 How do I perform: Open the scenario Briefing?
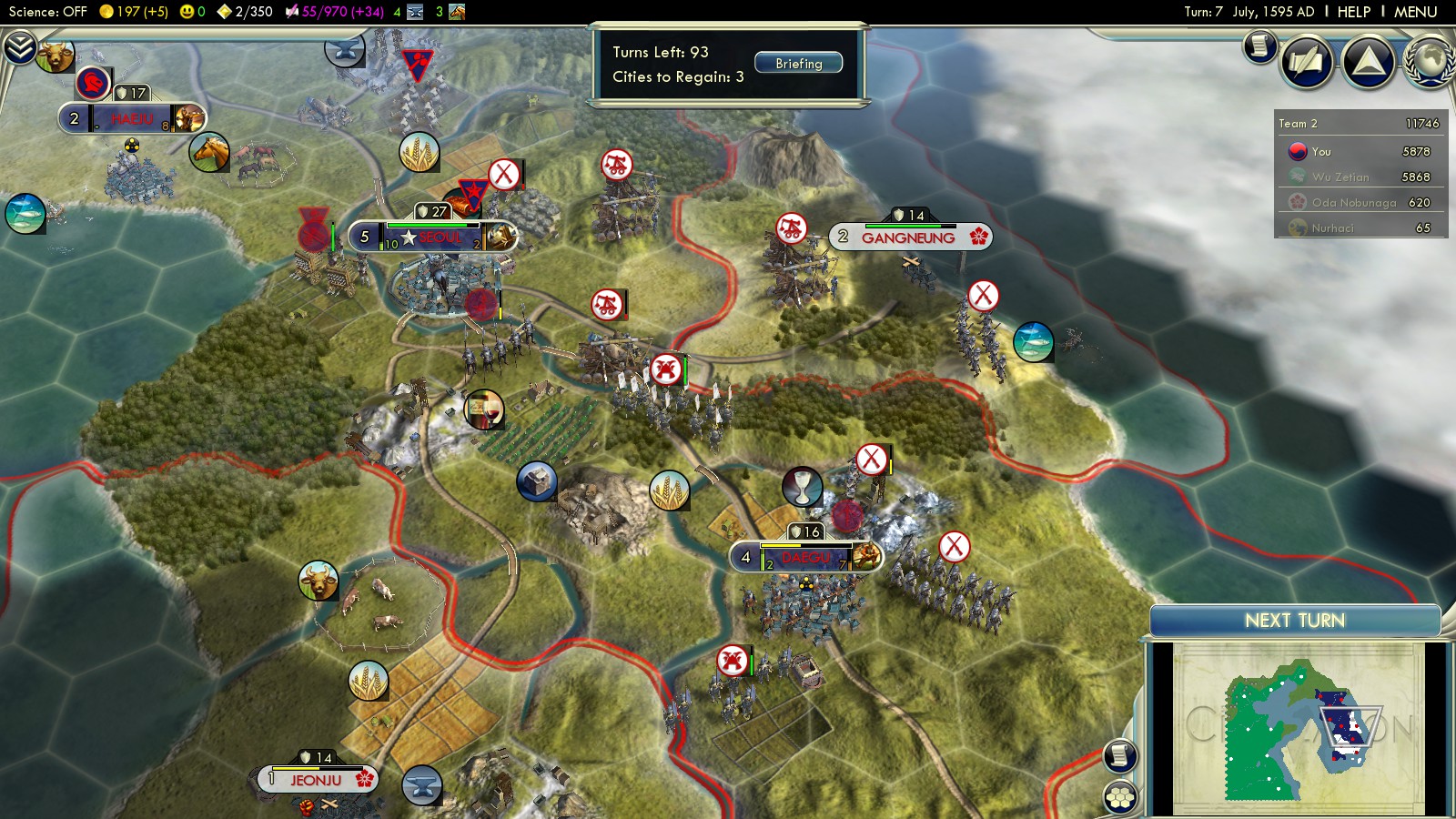(x=798, y=64)
